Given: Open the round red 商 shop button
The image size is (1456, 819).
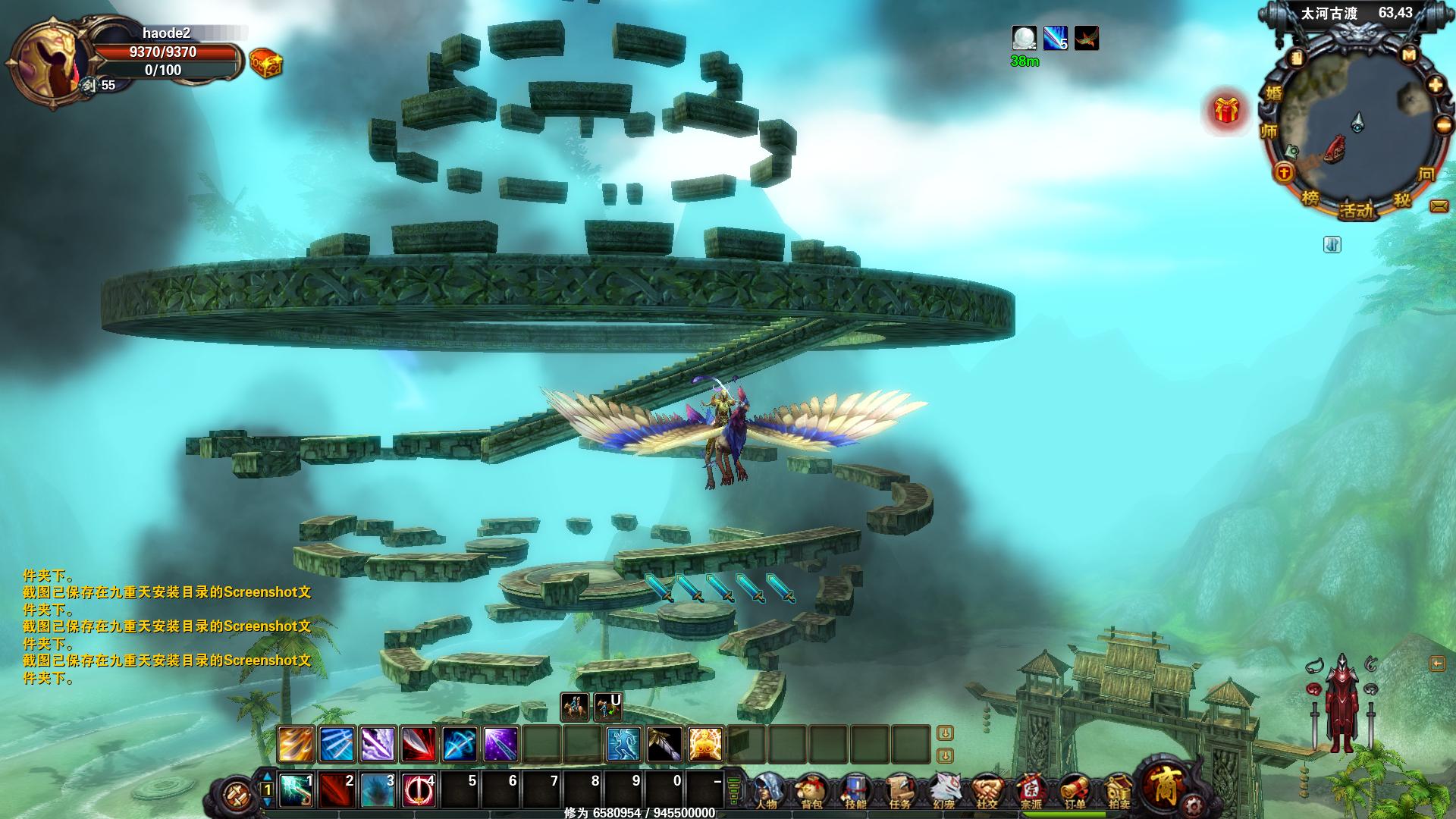Looking at the screenshot, I should click(1164, 784).
